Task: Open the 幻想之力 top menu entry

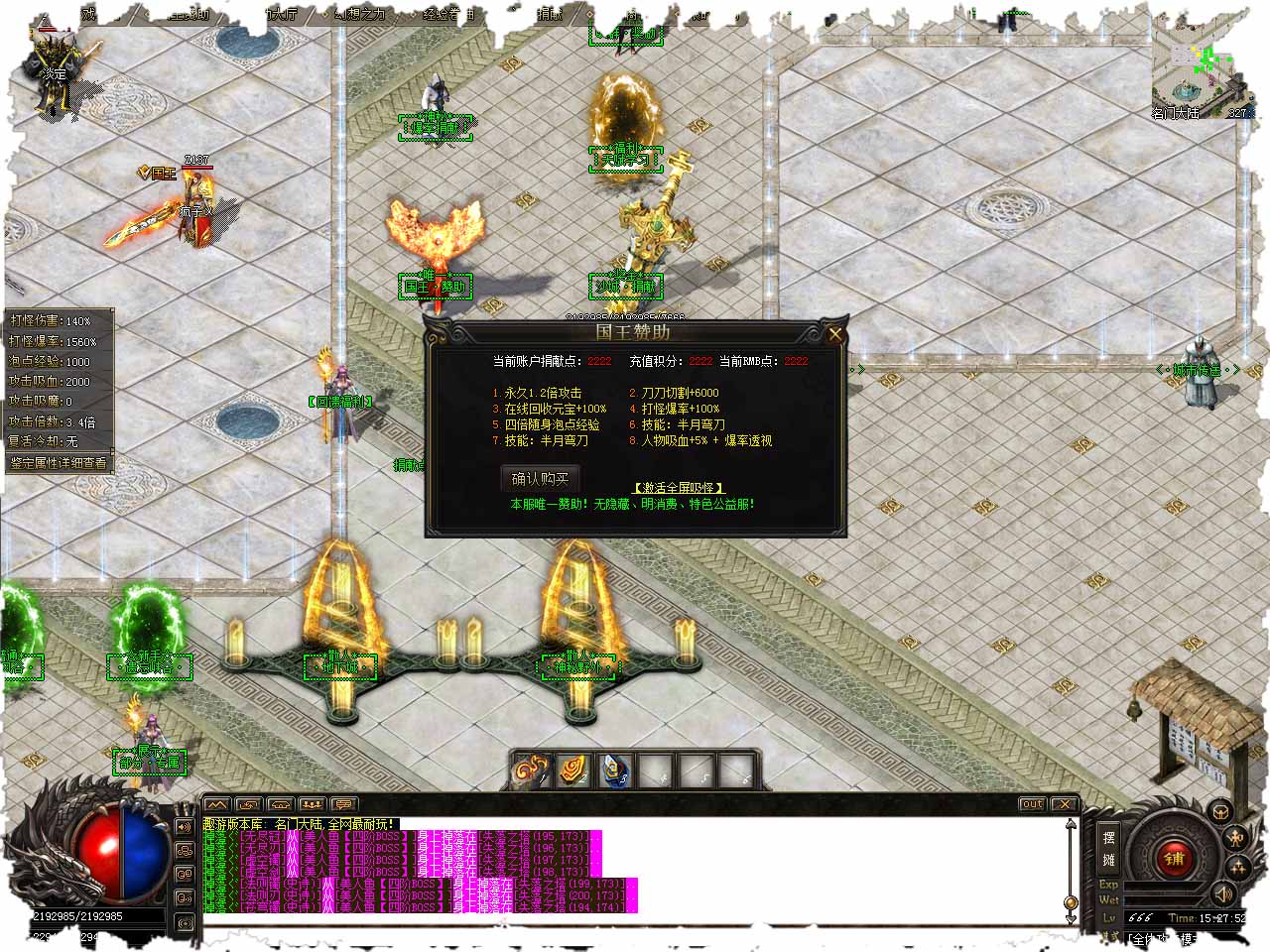Action: [359, 14]
